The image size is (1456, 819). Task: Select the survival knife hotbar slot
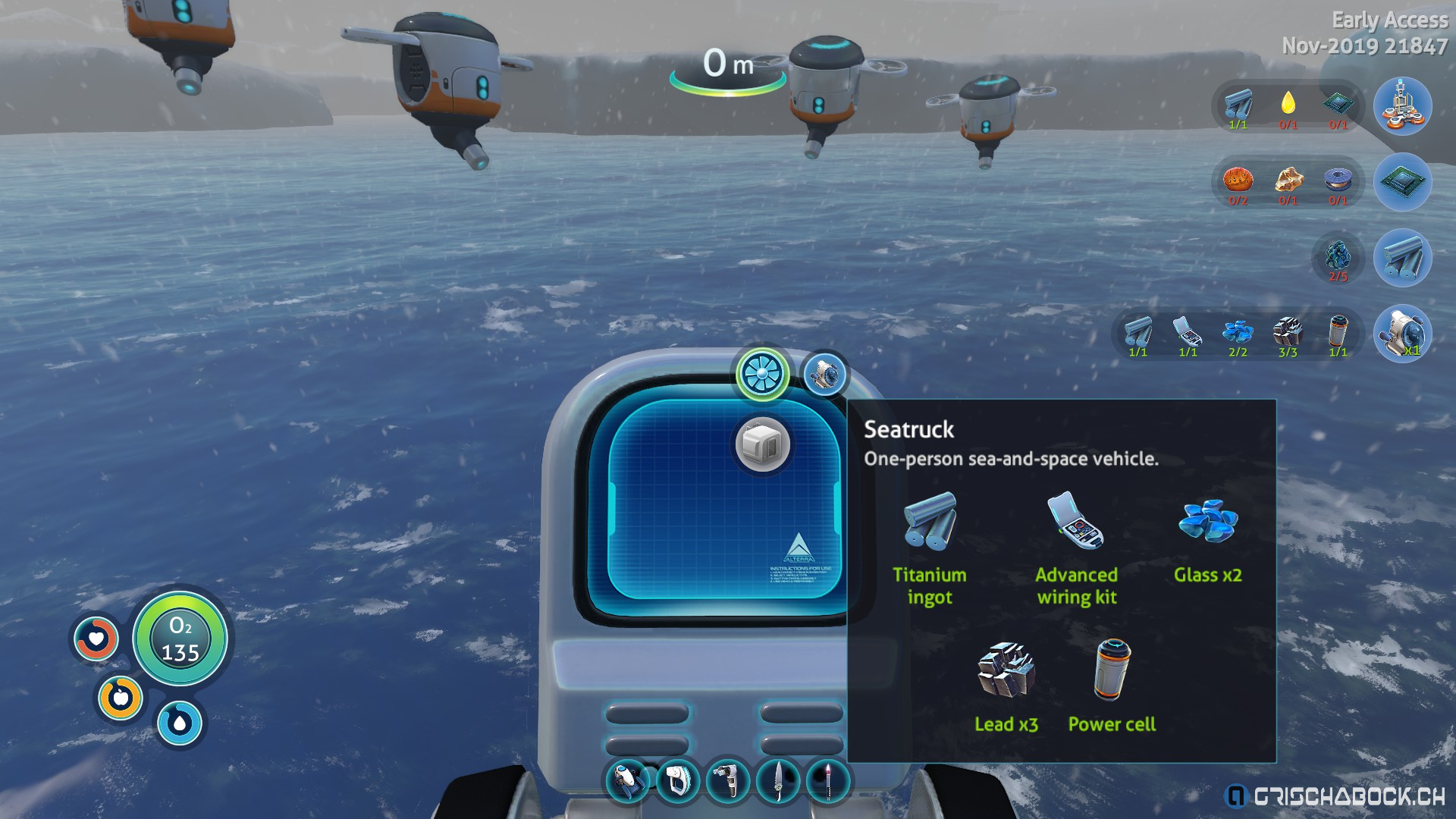click(x=778, y=780)
